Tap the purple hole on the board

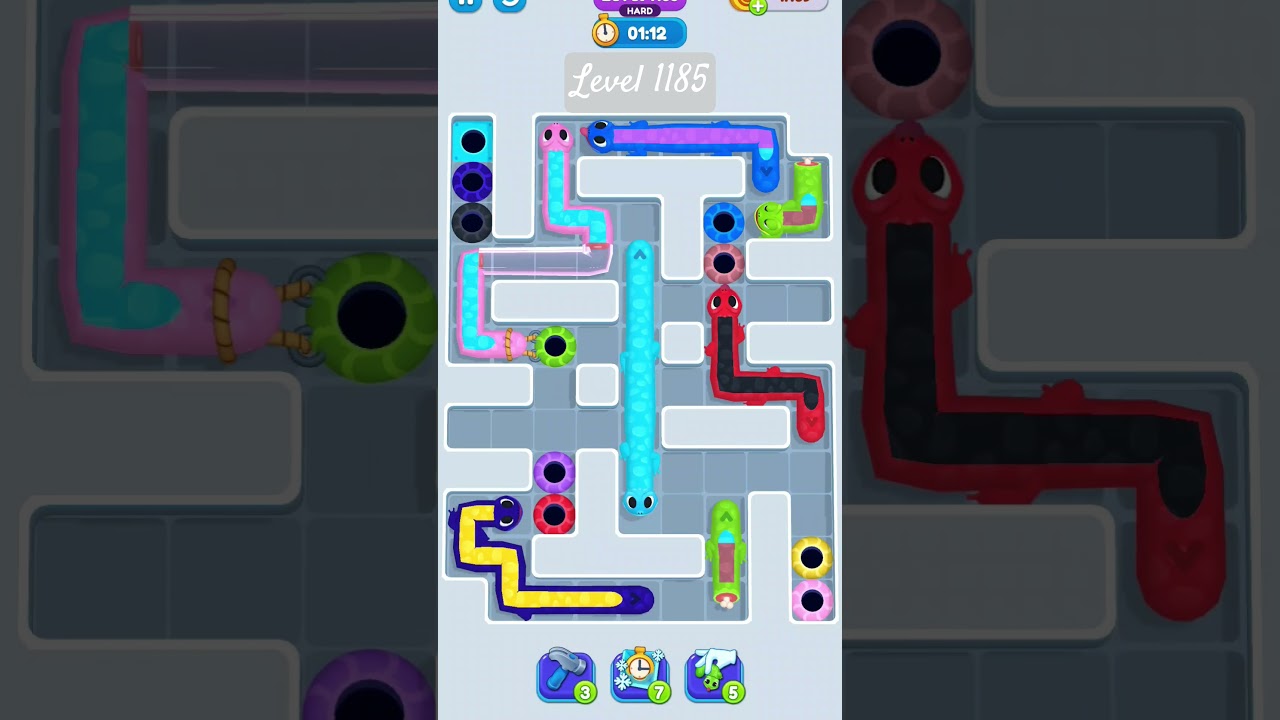(554, 471)
